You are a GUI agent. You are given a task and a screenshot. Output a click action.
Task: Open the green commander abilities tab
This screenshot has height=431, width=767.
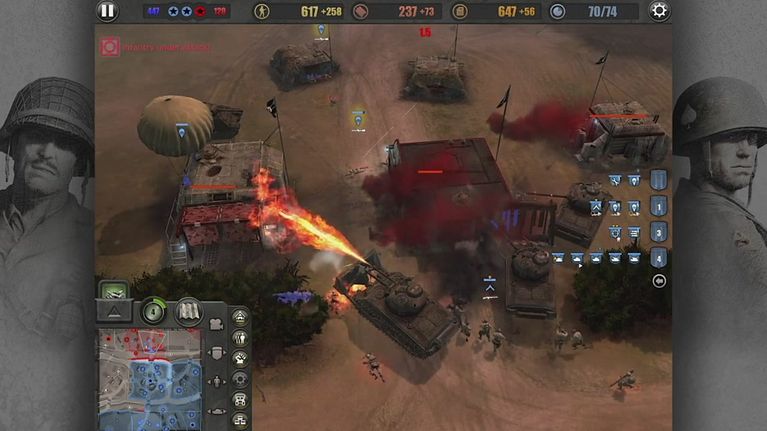[x=113, y=291]
